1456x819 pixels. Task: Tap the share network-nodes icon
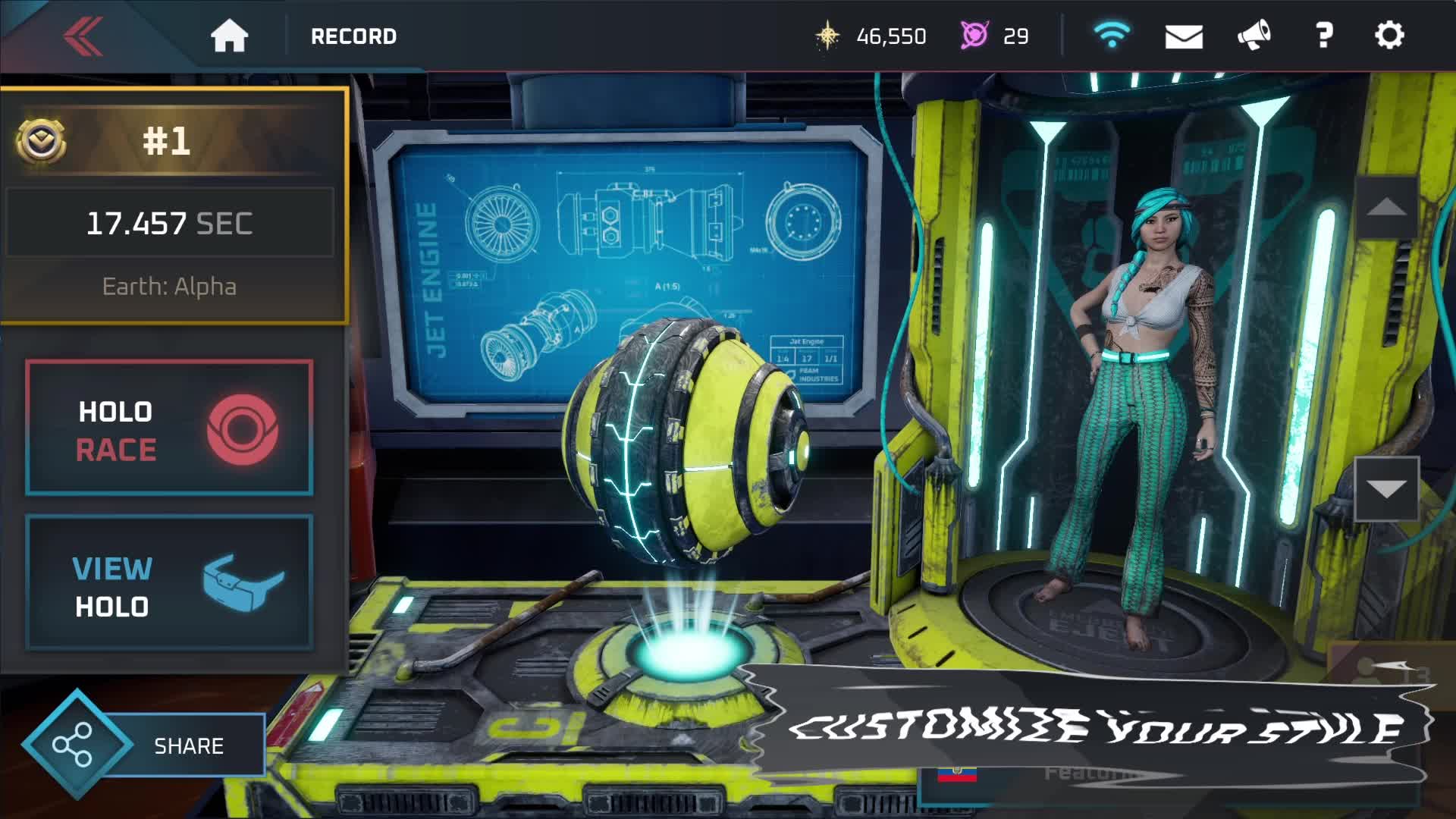click(74, 744)
